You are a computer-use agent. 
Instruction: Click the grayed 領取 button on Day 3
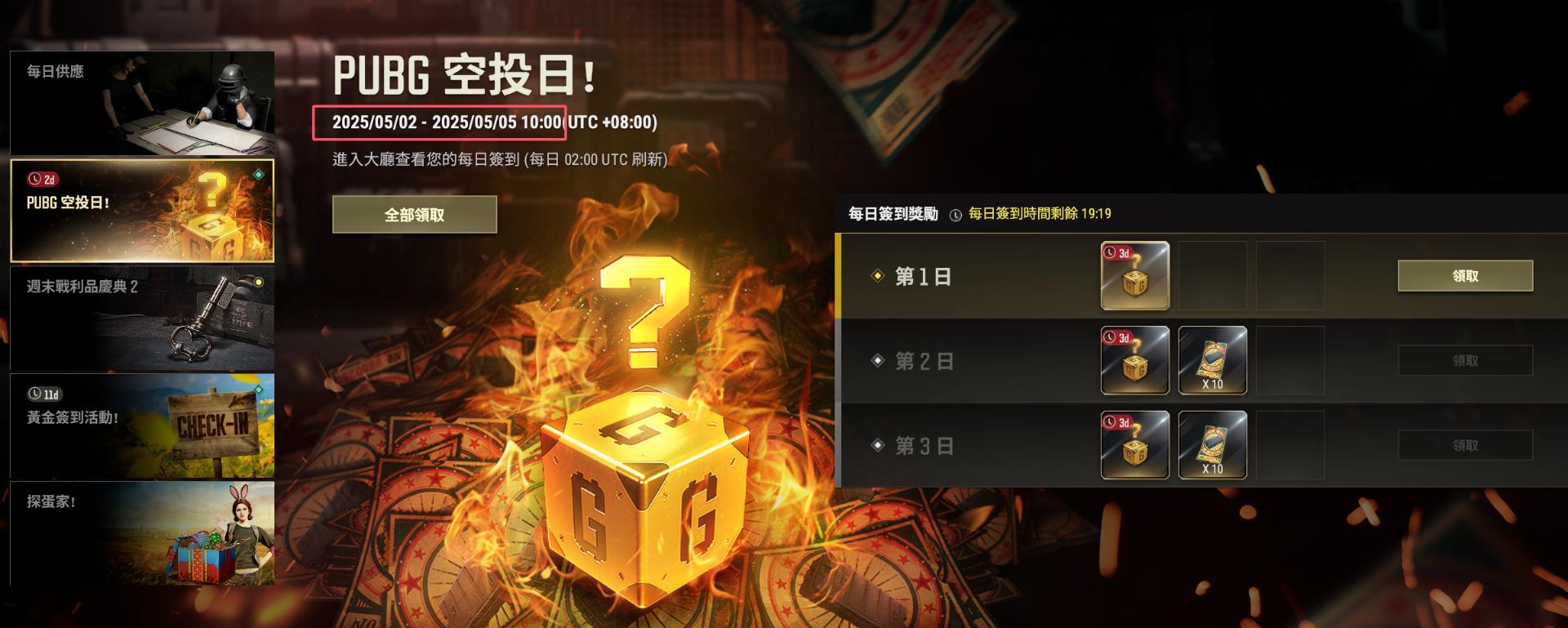pyautogui.click(x=1464, y=446)
